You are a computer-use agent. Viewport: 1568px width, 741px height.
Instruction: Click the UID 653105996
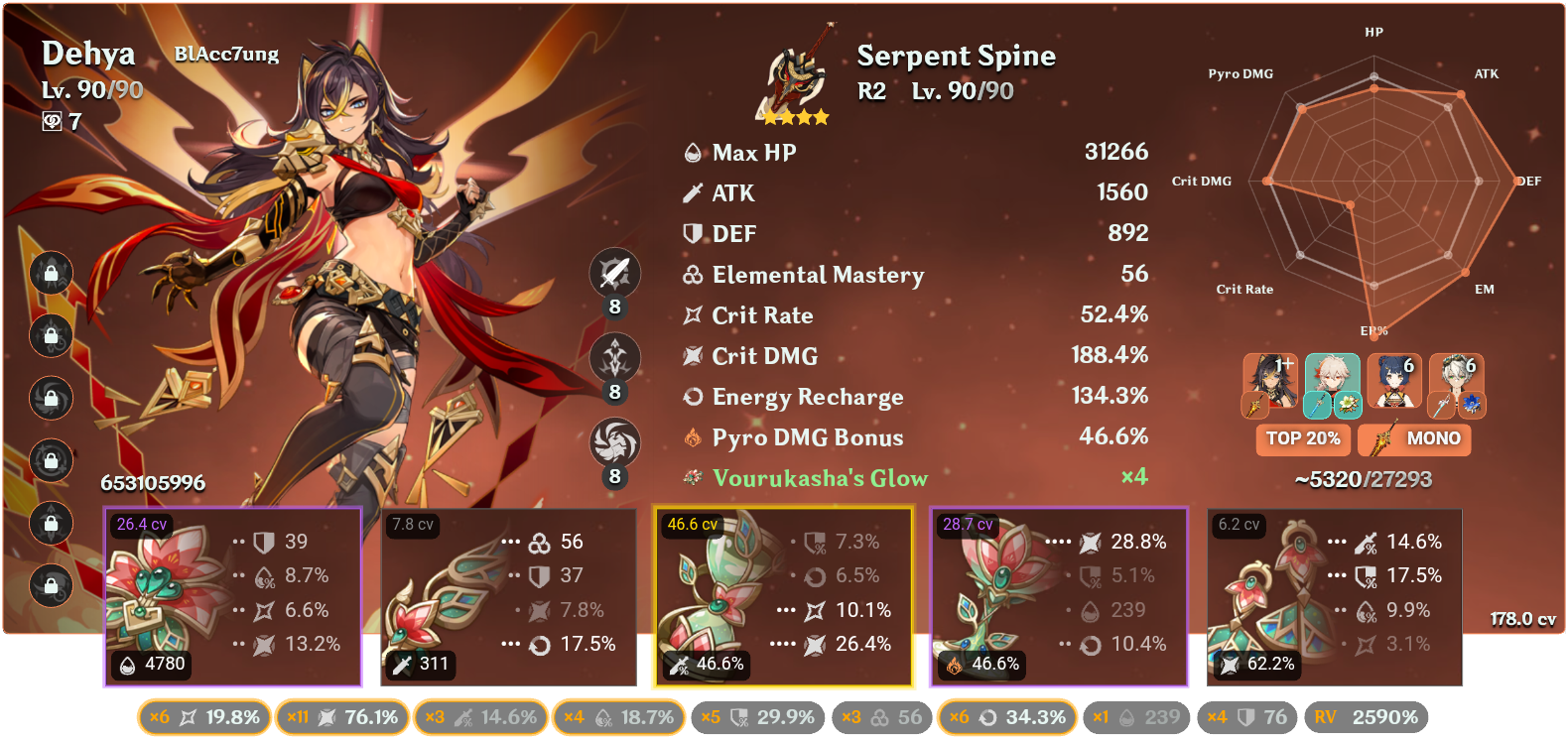[x=154, y=485]
